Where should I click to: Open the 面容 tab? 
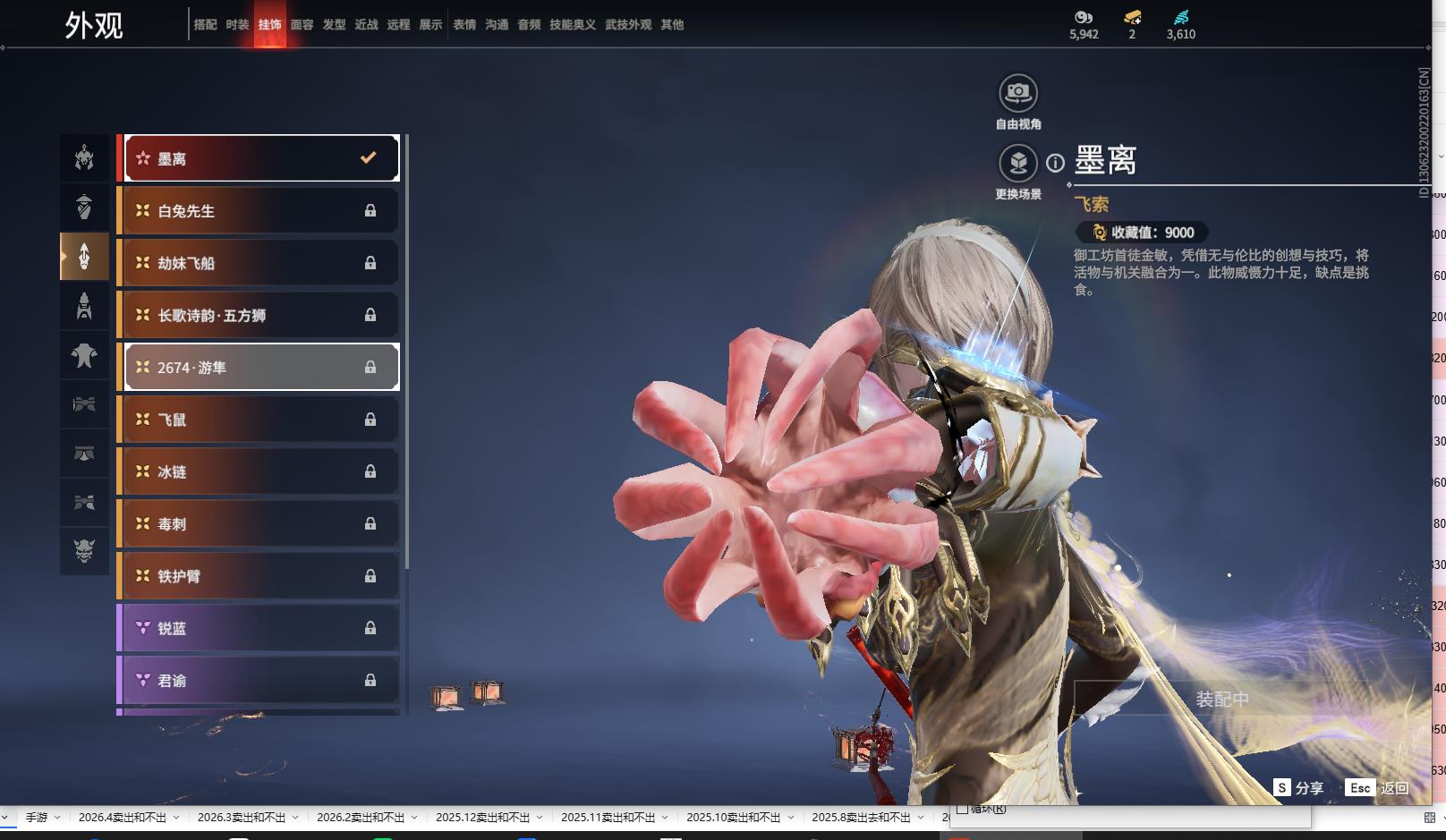pyautogui.click(x=302, y=25)
